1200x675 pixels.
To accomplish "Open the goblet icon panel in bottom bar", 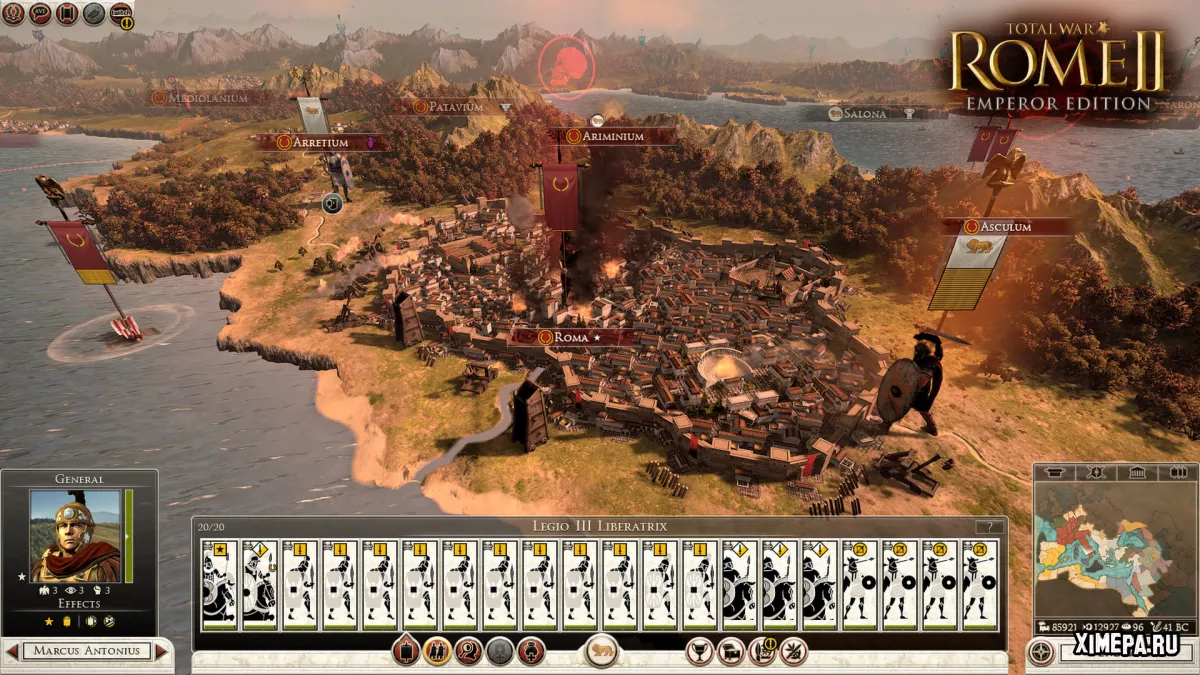I will coord(700,652).
